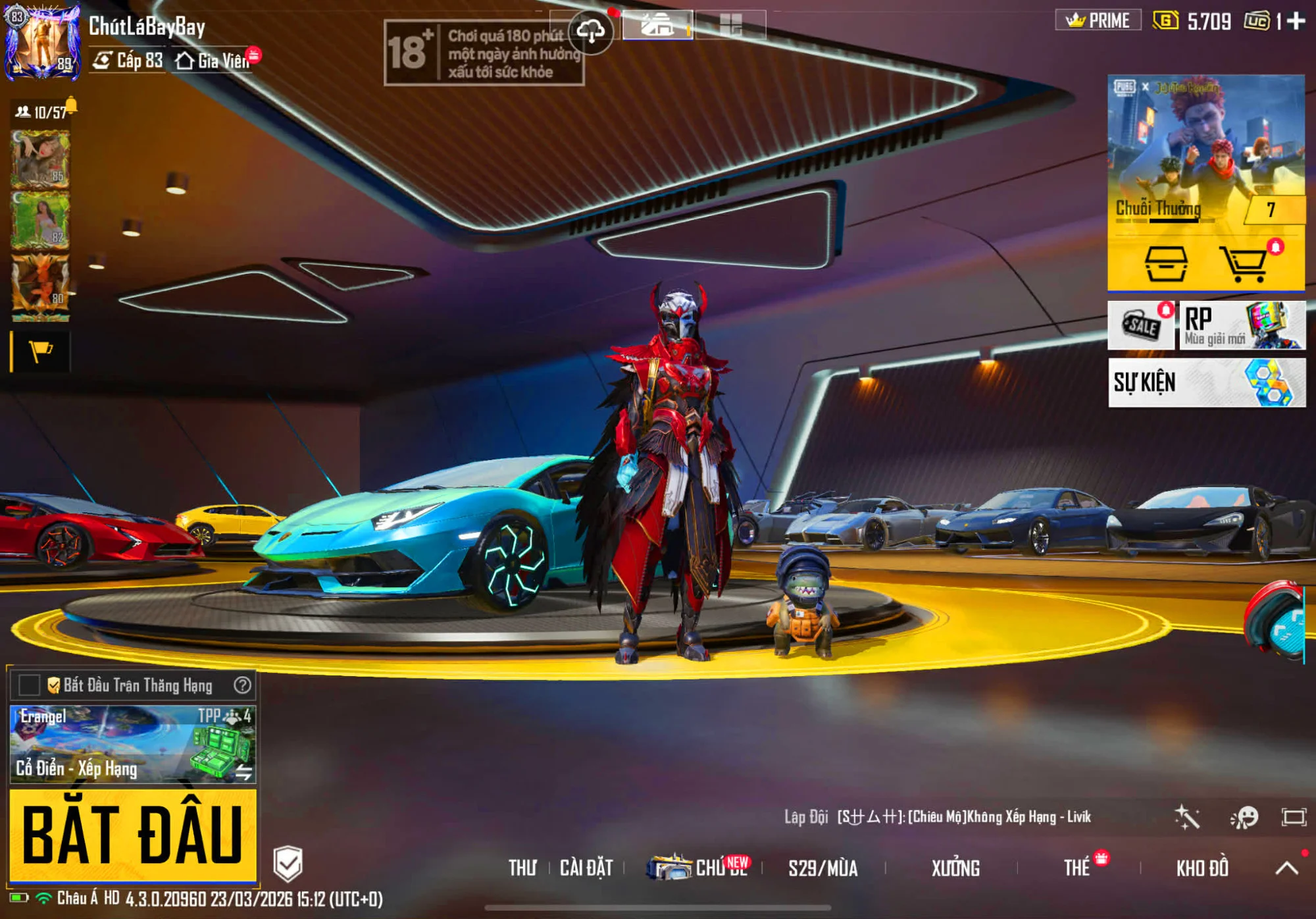Open KHO ĐỒ inventory

point(1202,868)
